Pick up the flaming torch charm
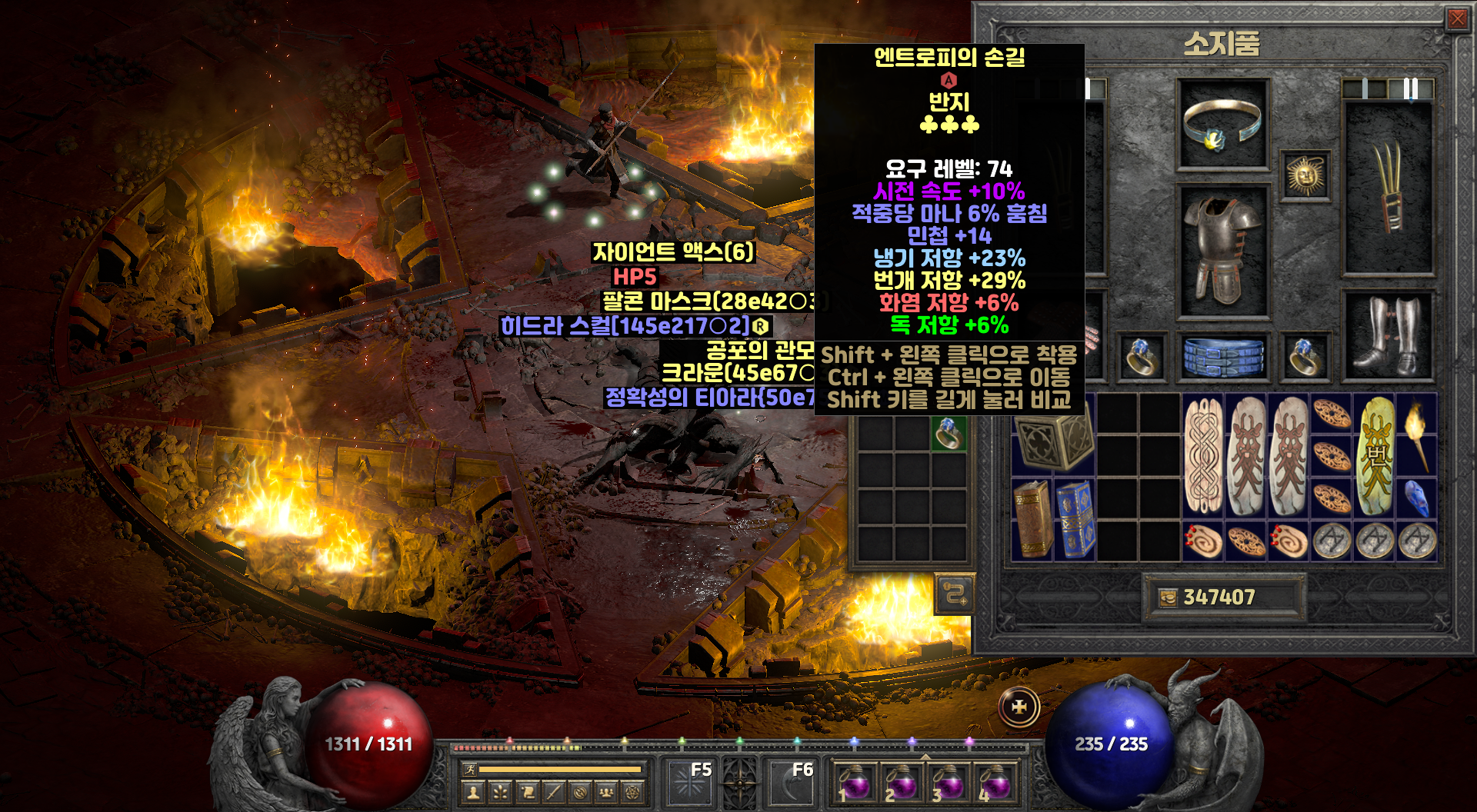The width and height of the screenshot is (1477, 812). [x=1416, y=434]
